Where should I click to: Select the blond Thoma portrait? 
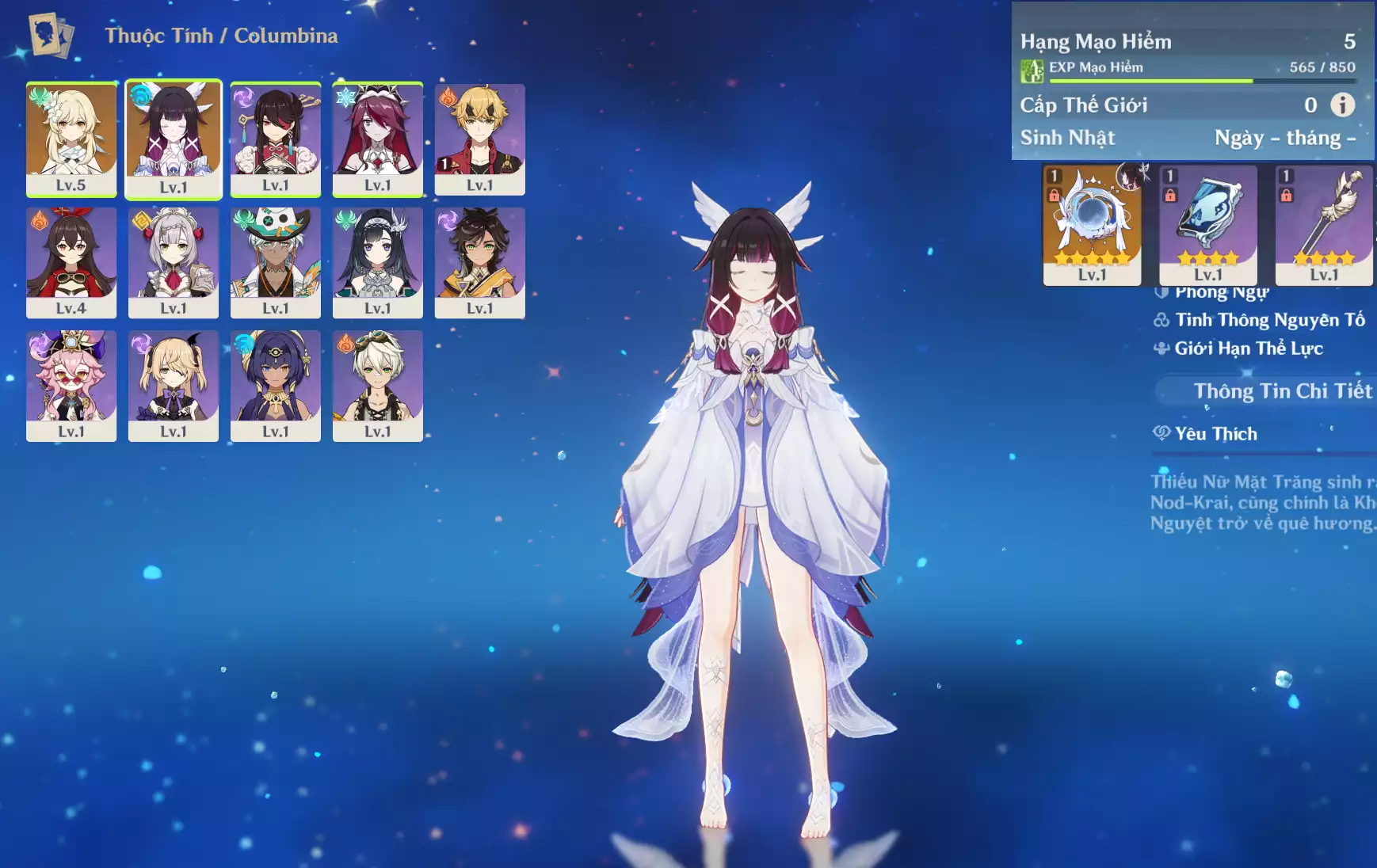tap(480, 139)
